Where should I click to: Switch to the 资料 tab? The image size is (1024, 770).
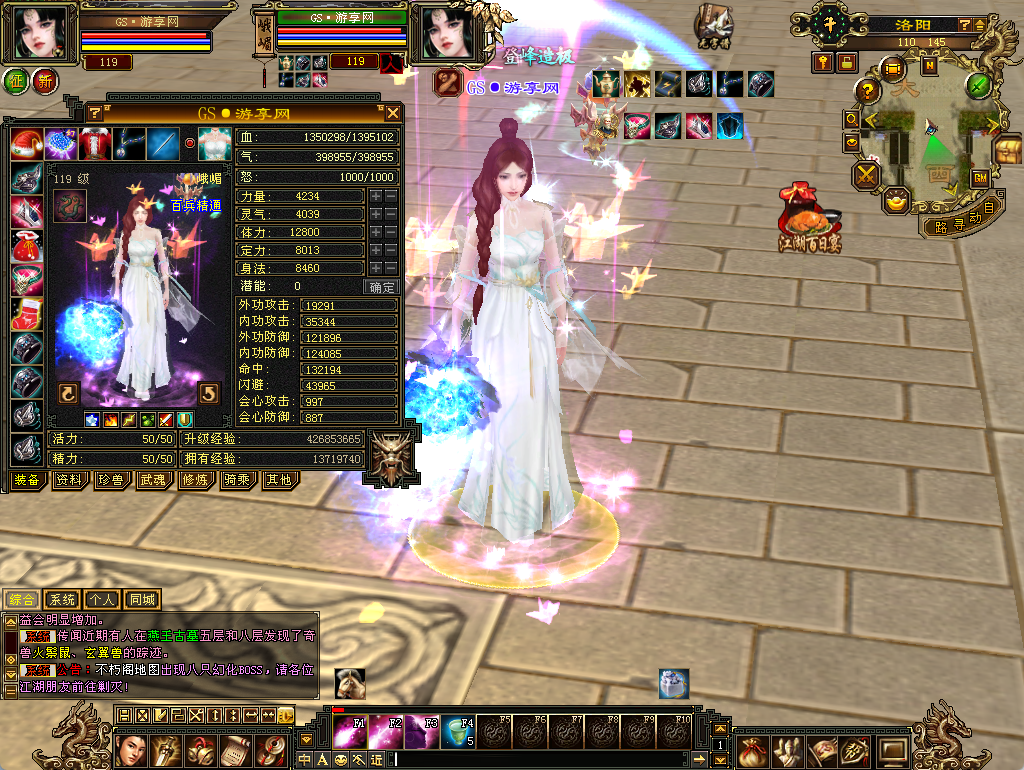pos(68,480)
